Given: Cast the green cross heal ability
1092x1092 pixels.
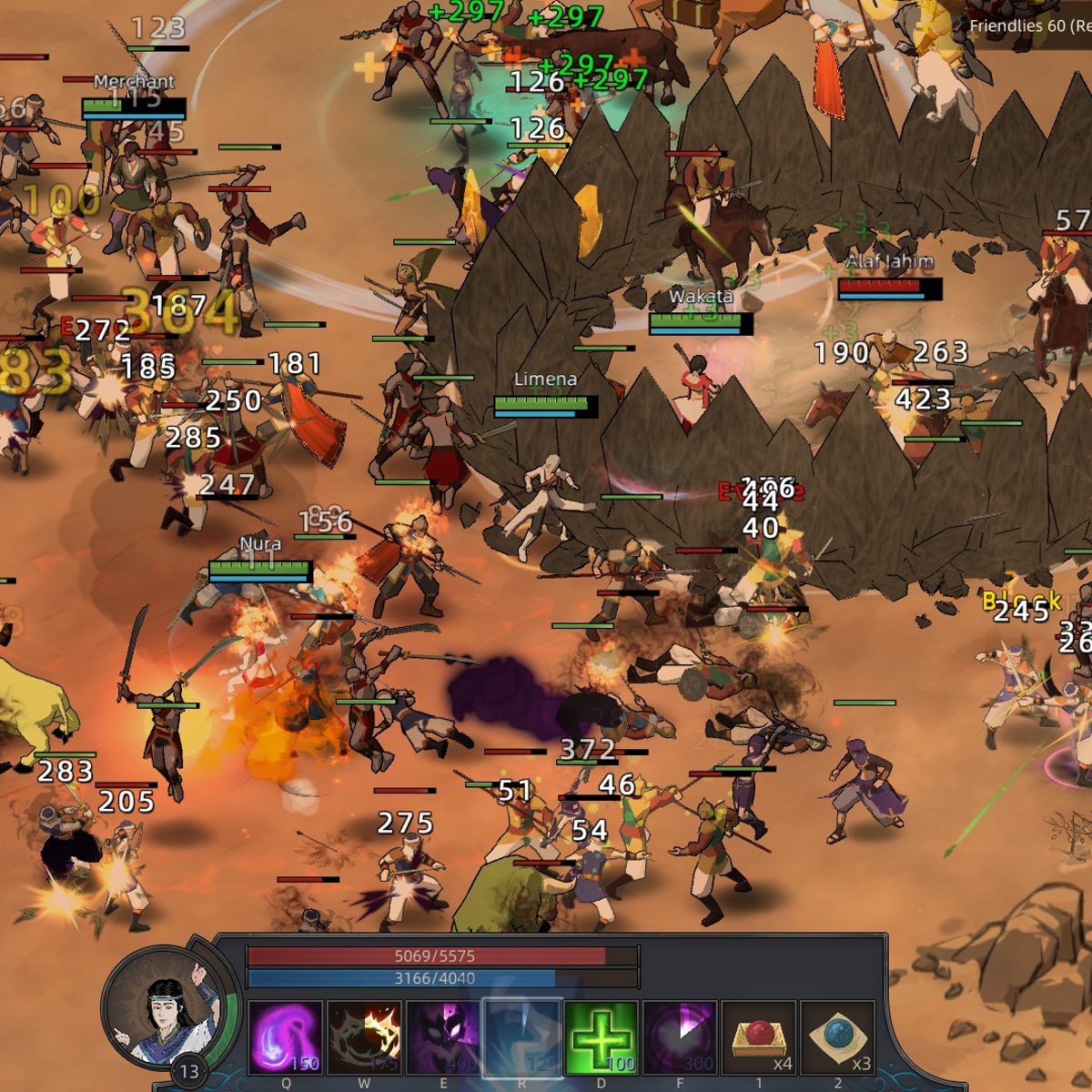Looking at the screenshot, I should [x=601, y=1037].
